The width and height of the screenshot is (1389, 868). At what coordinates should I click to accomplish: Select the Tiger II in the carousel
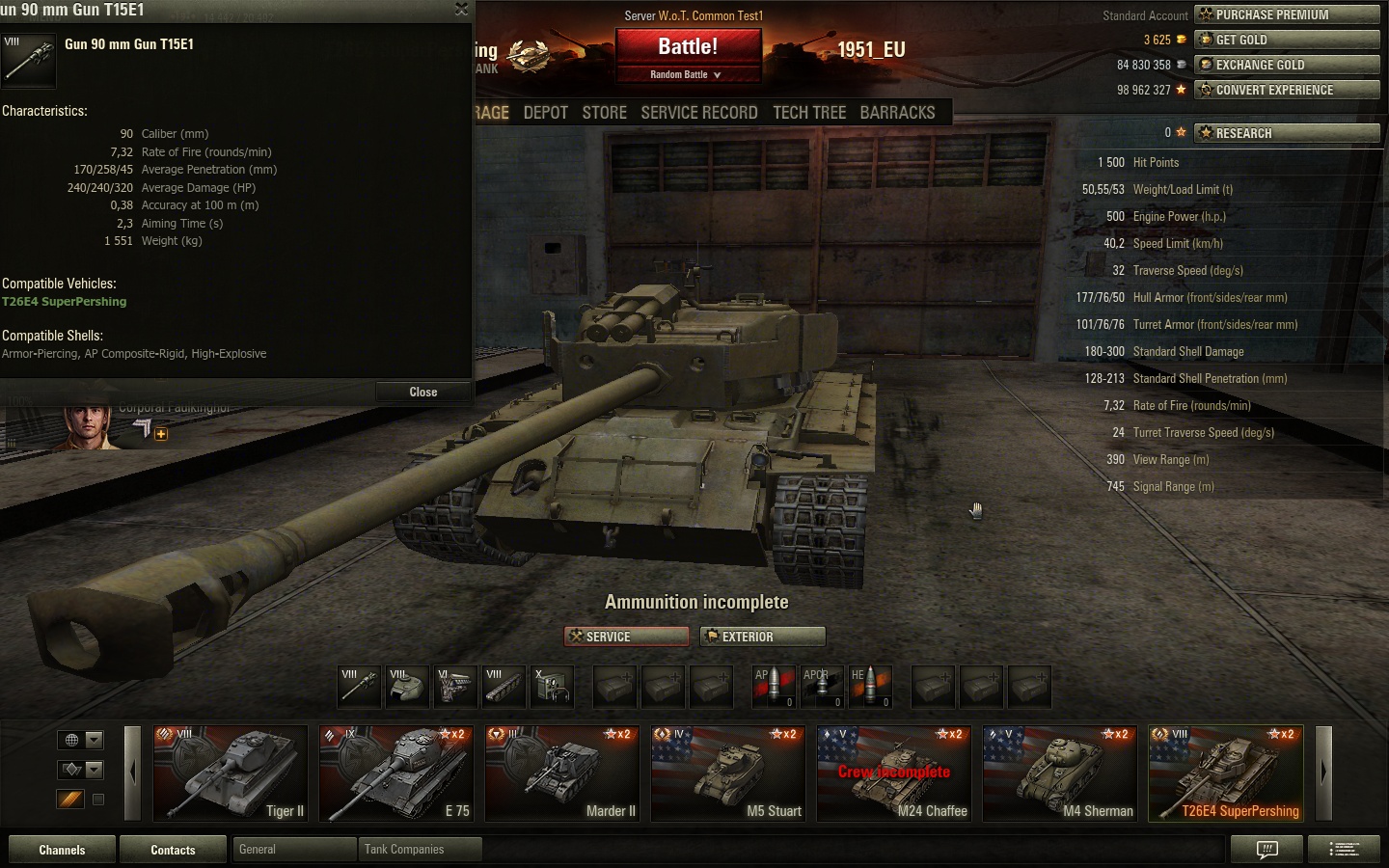[x=231, y=773]
